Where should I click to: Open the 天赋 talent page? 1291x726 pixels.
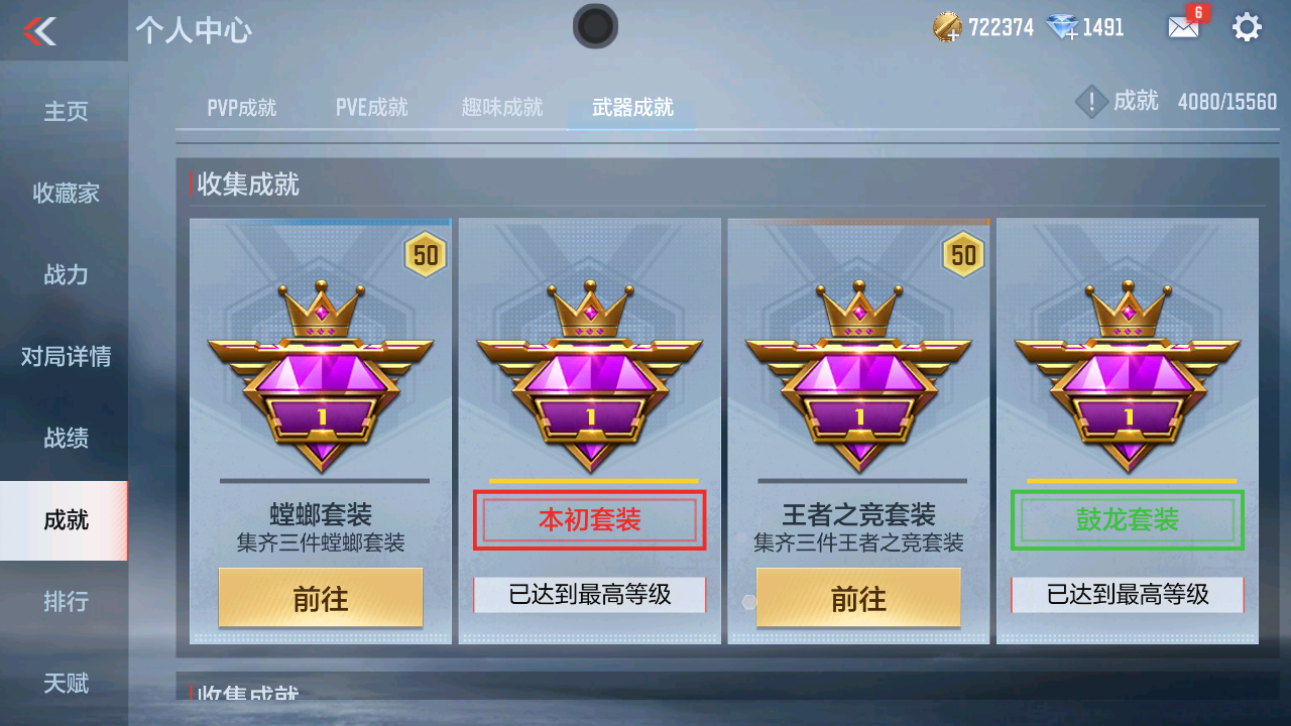[64, 683]
